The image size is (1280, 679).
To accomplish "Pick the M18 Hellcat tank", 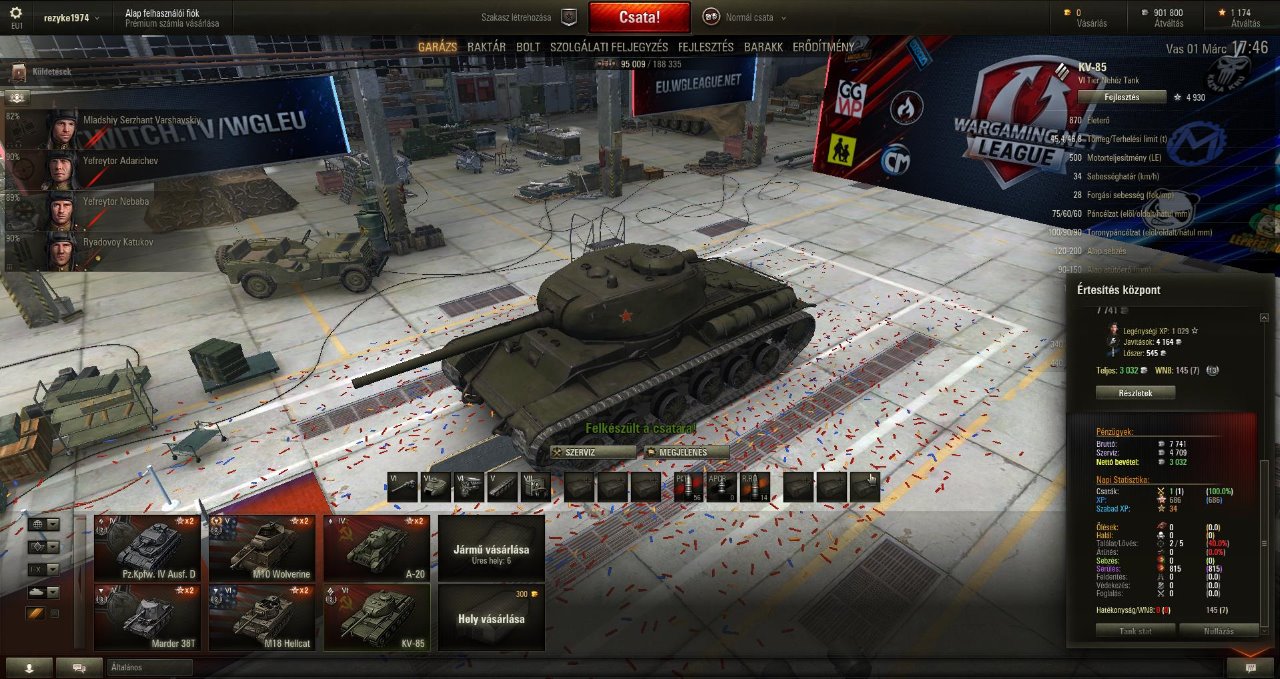I will 262,617.
